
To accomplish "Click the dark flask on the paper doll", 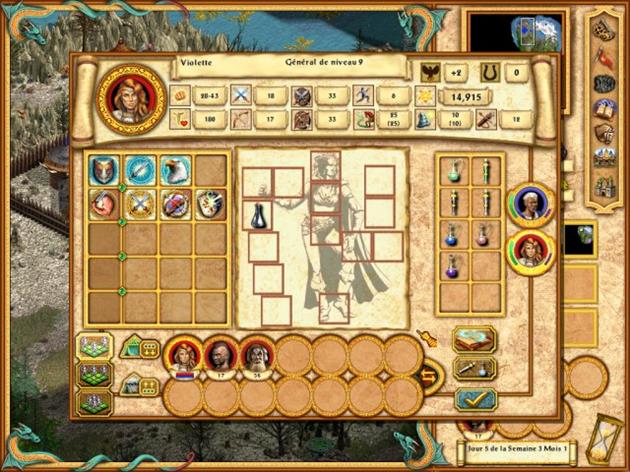I will (258, 212).
